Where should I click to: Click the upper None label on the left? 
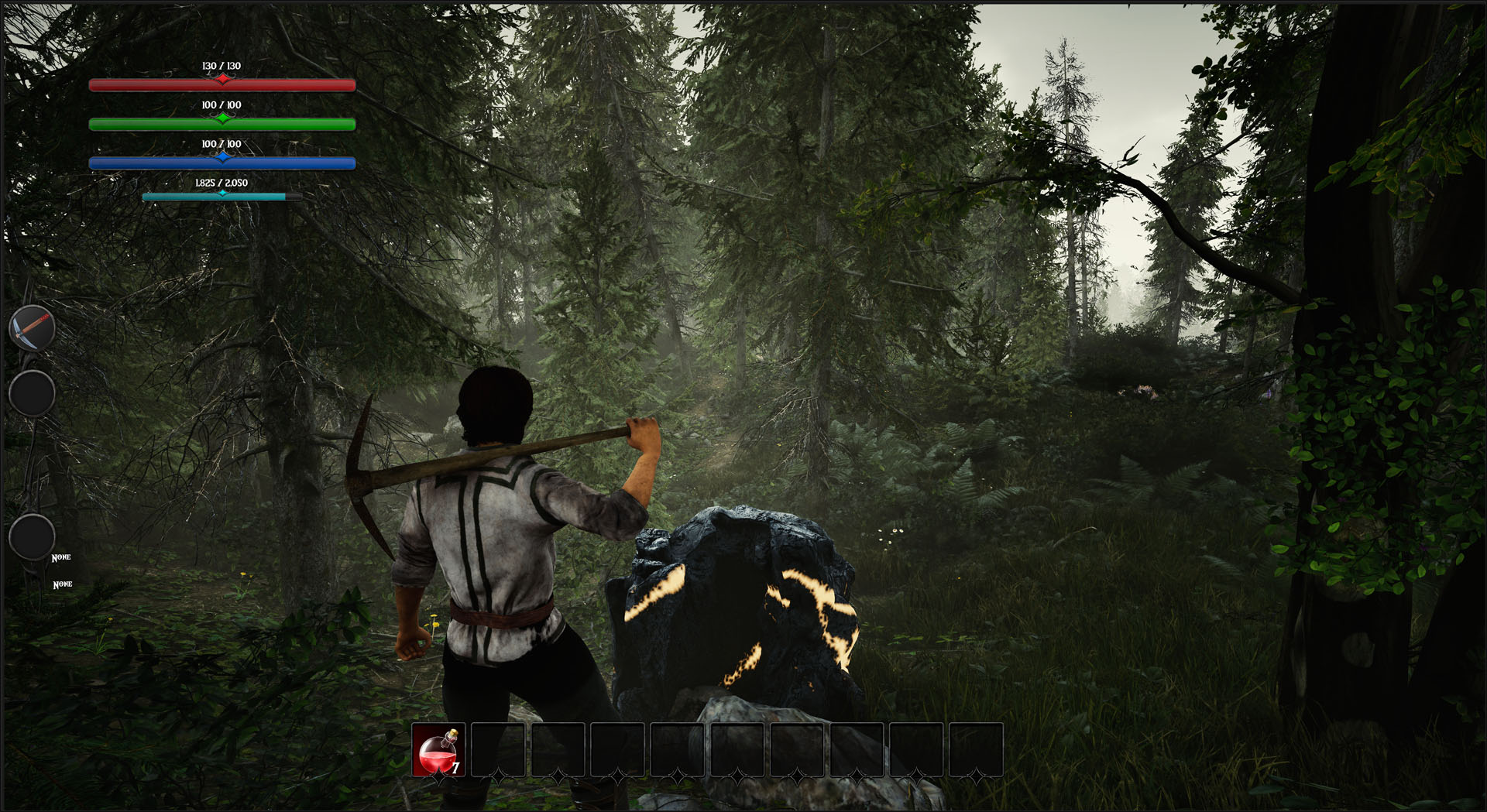(x=61, y=557)
